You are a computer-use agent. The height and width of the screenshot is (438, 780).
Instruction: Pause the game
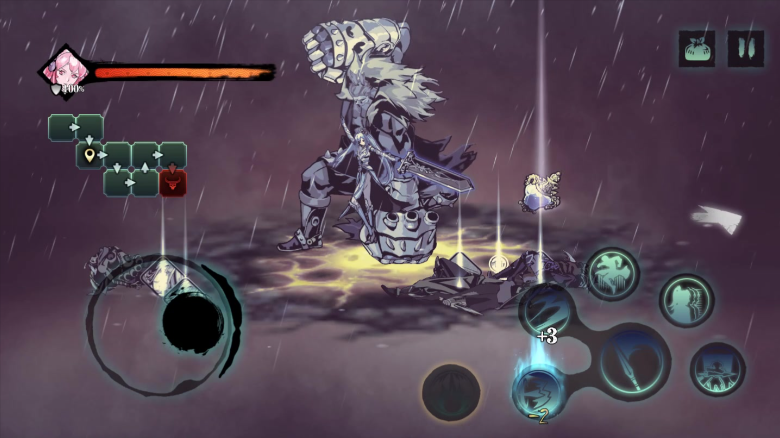pyautogui.click(x=745, y=48)
